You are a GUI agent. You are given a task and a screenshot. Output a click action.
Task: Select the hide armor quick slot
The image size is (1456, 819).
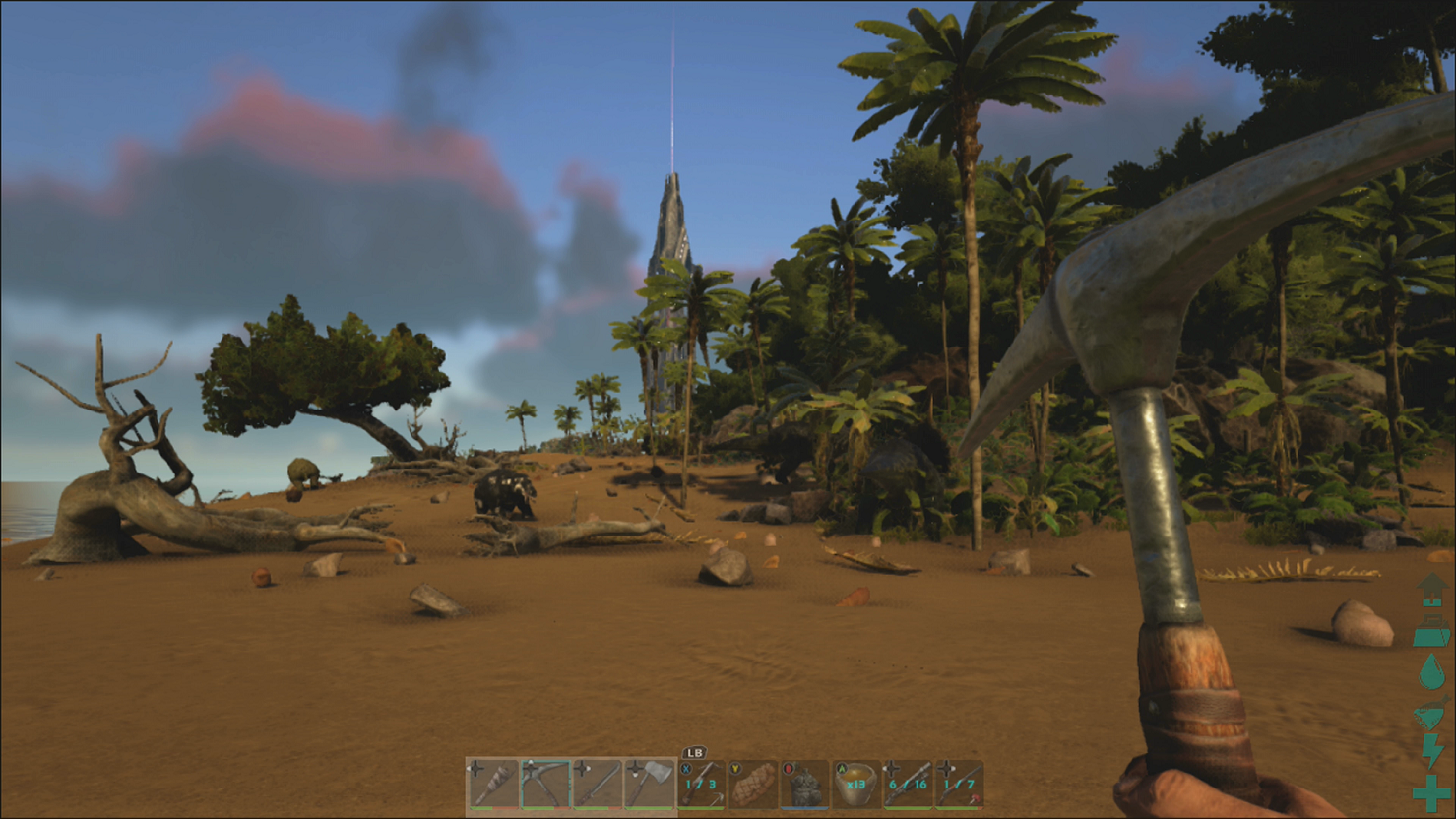point(803,783)
